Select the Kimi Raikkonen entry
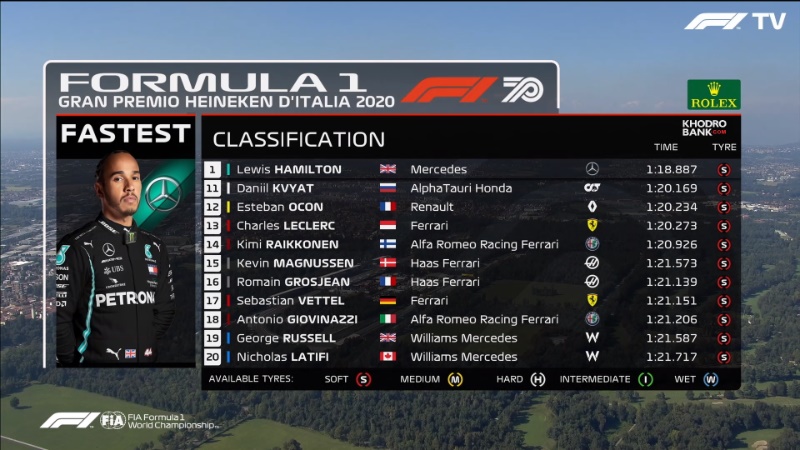The height and width of the screenshot is (450, 800). pos(470,244)
